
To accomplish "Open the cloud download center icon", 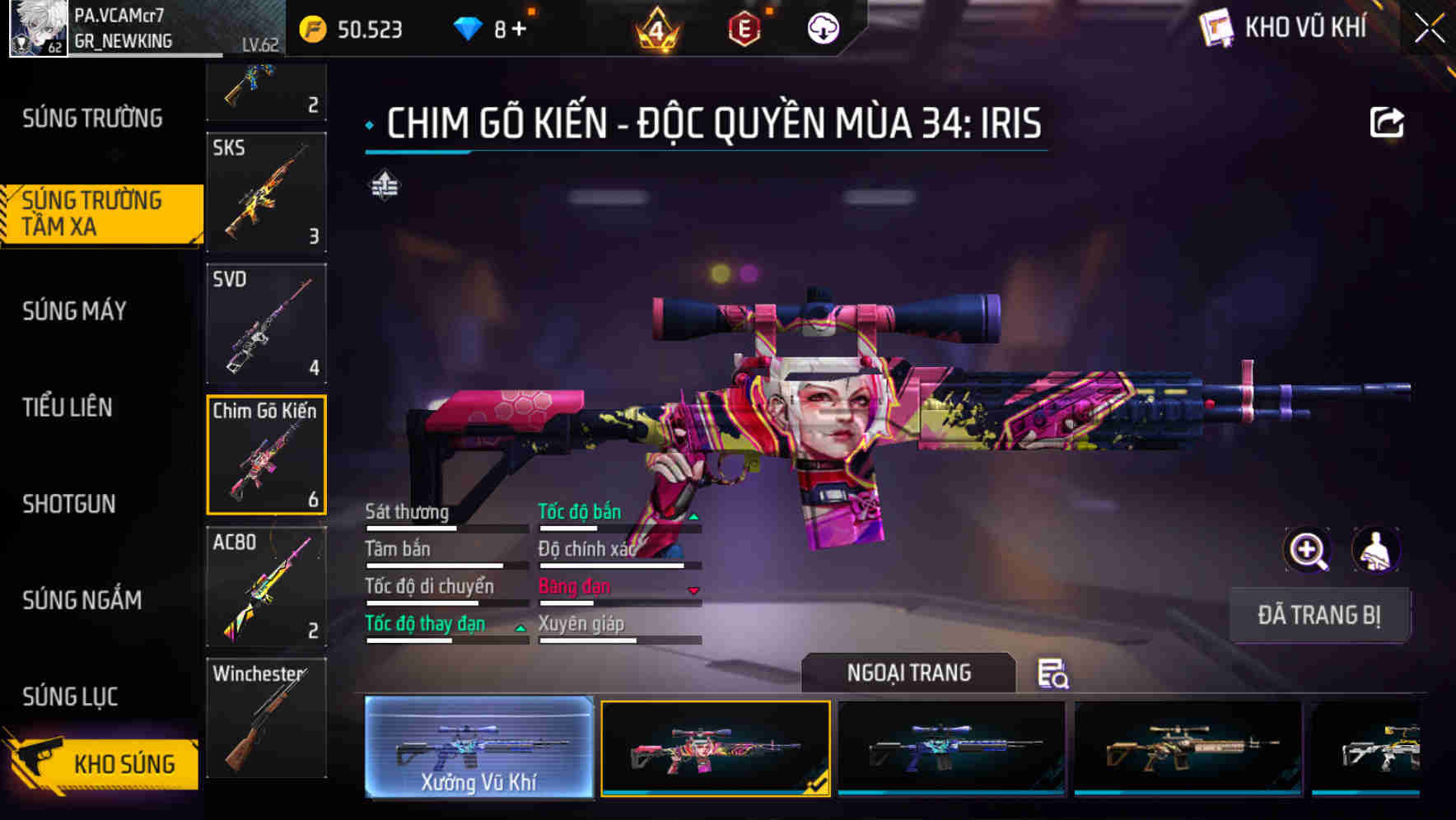I will pyautogui.click(x=821, y=27).
